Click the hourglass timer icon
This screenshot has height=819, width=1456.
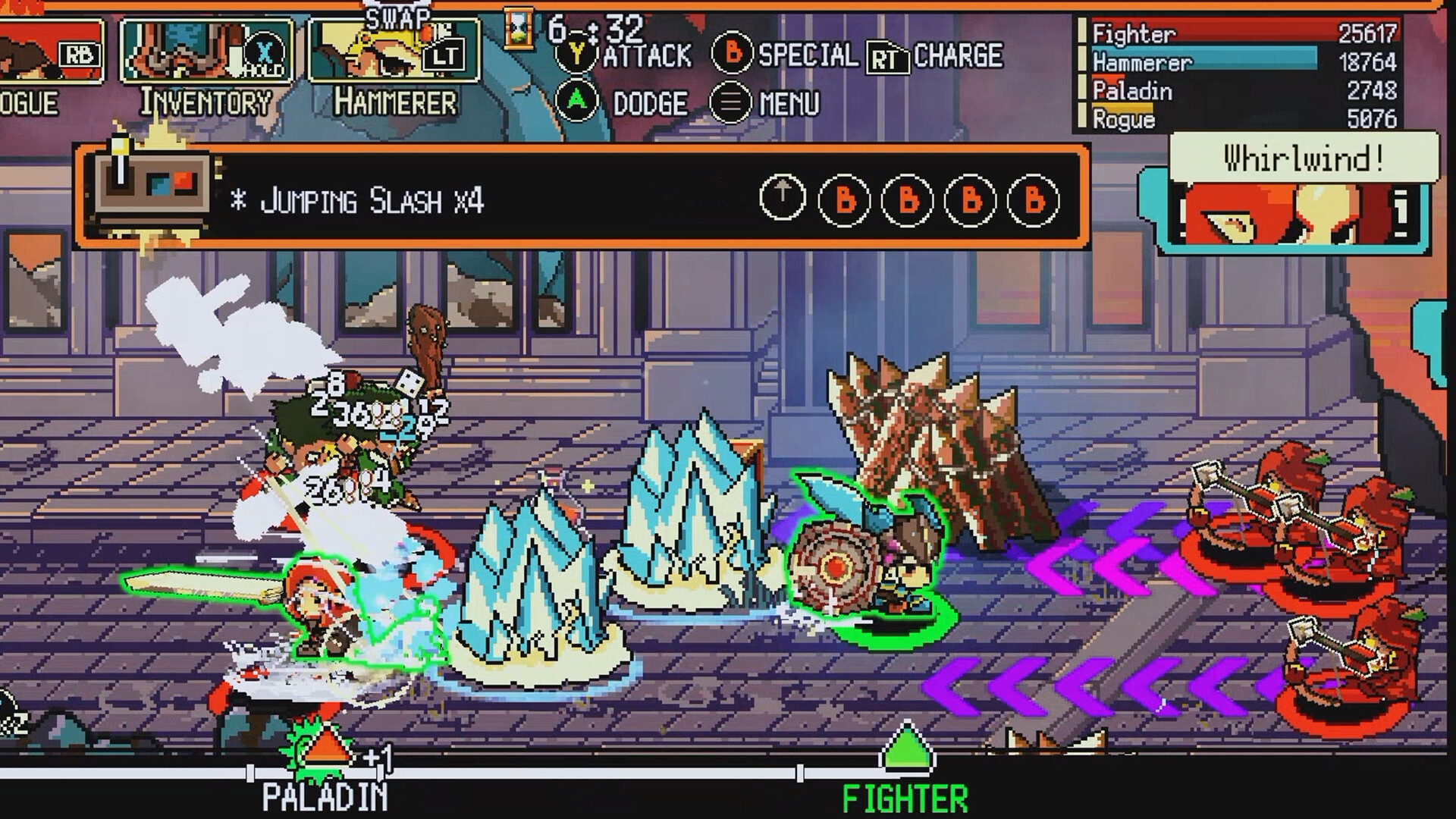point(518,30)
